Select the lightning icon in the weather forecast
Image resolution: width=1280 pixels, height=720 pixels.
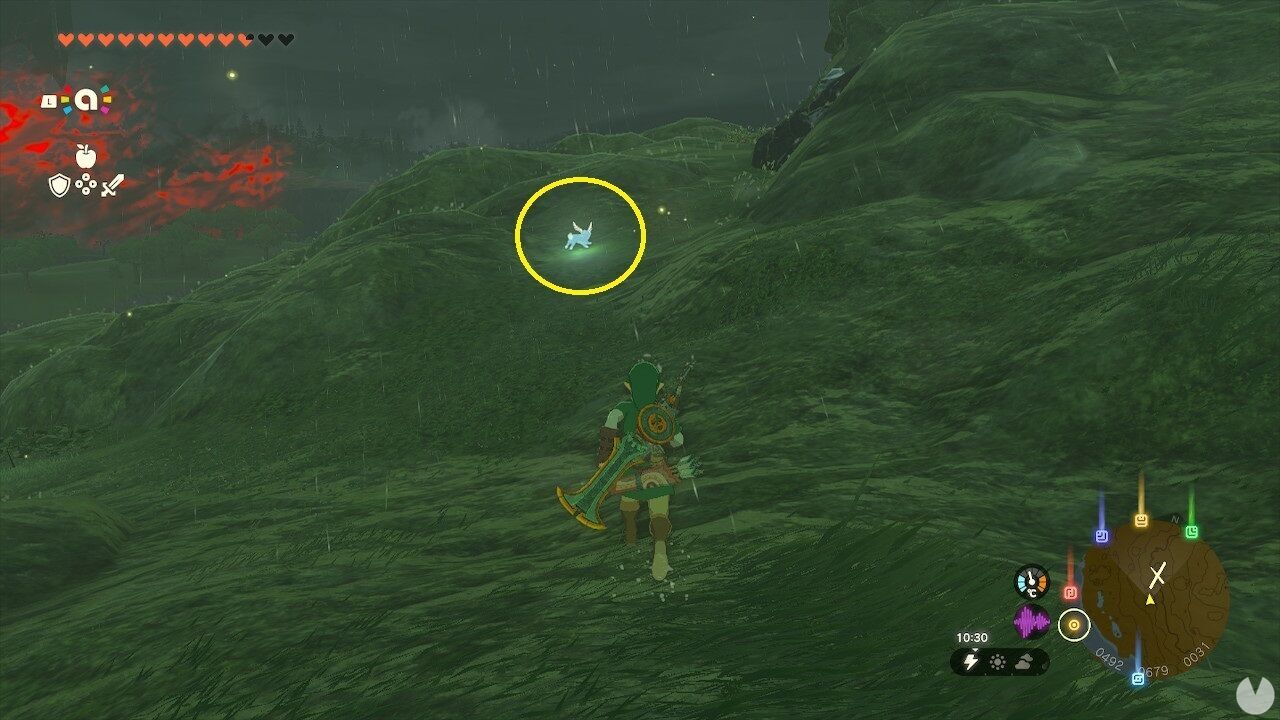[971, 660]
